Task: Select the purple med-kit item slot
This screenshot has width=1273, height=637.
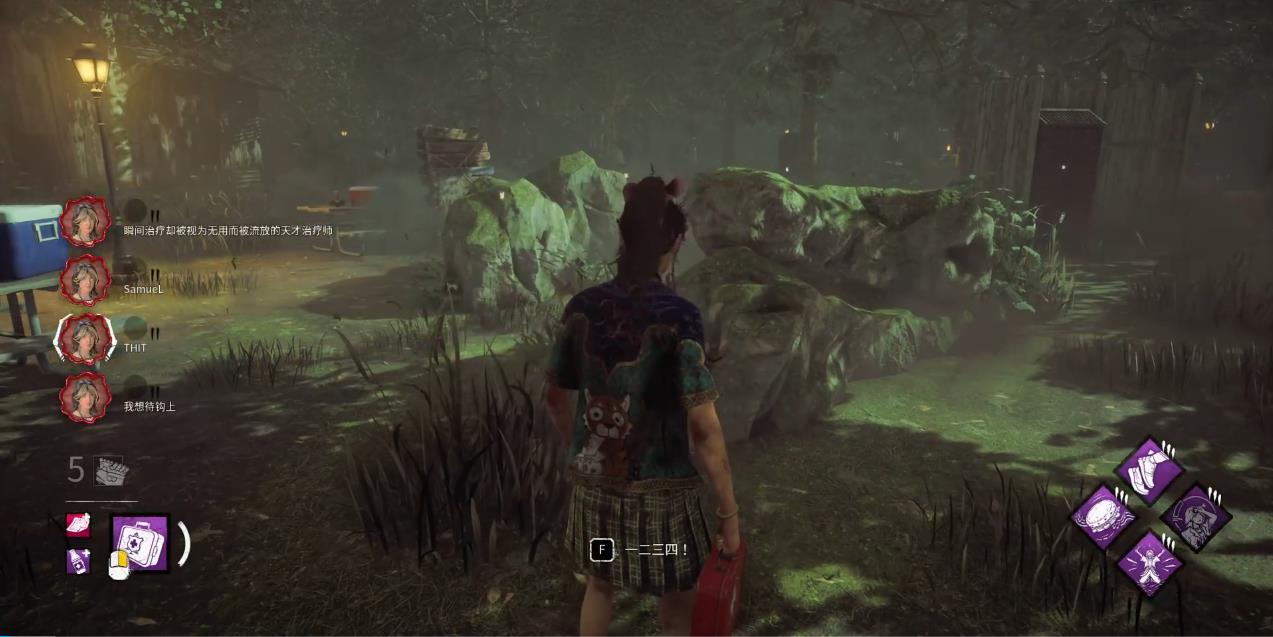Action: 139,543
